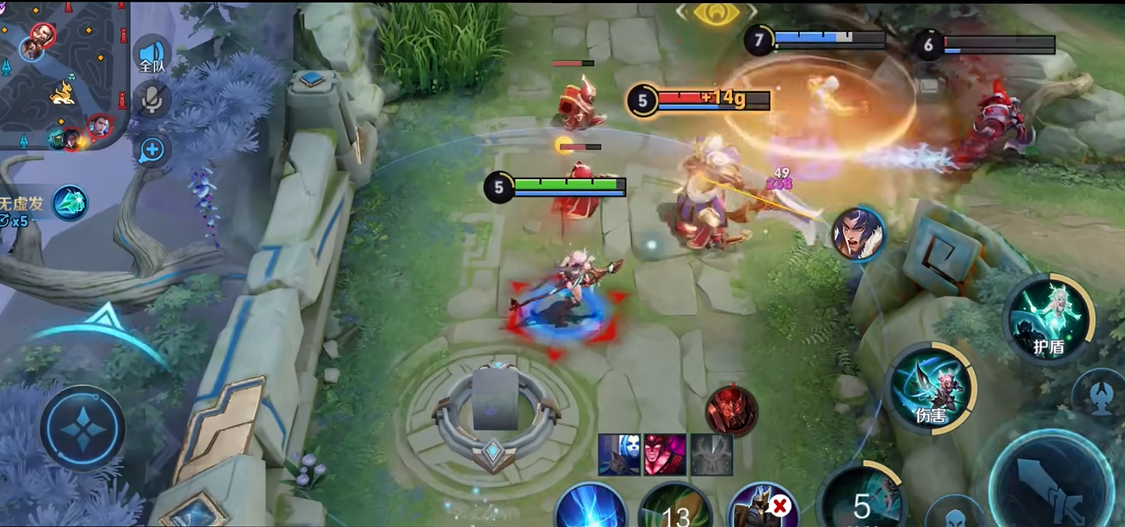Screen dimensions: 1125x527
Task: Click the movement joystick center
Action: 82,428
